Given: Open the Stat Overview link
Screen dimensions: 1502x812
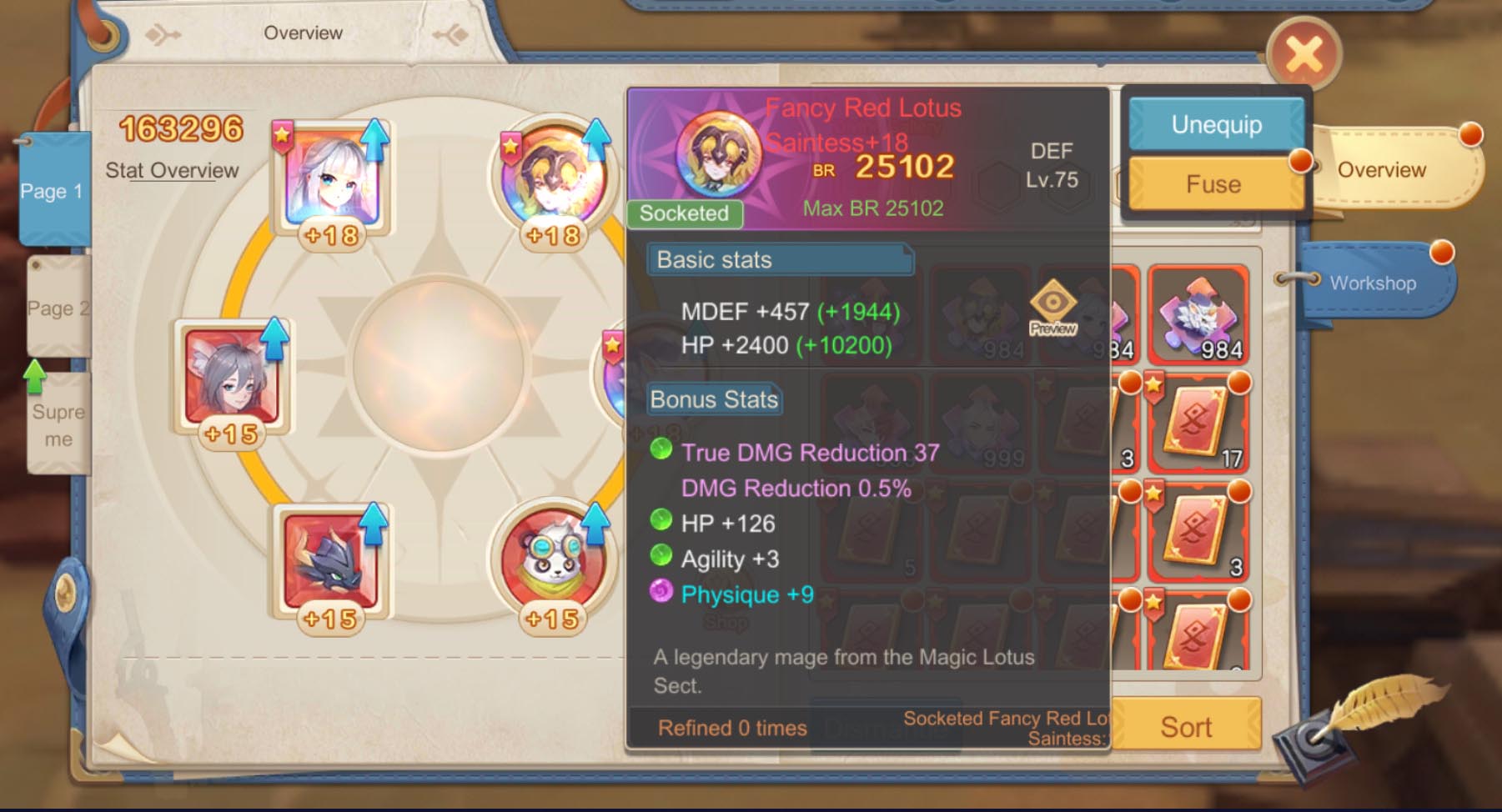Looking at the screenshot, I should pos(172,171).
